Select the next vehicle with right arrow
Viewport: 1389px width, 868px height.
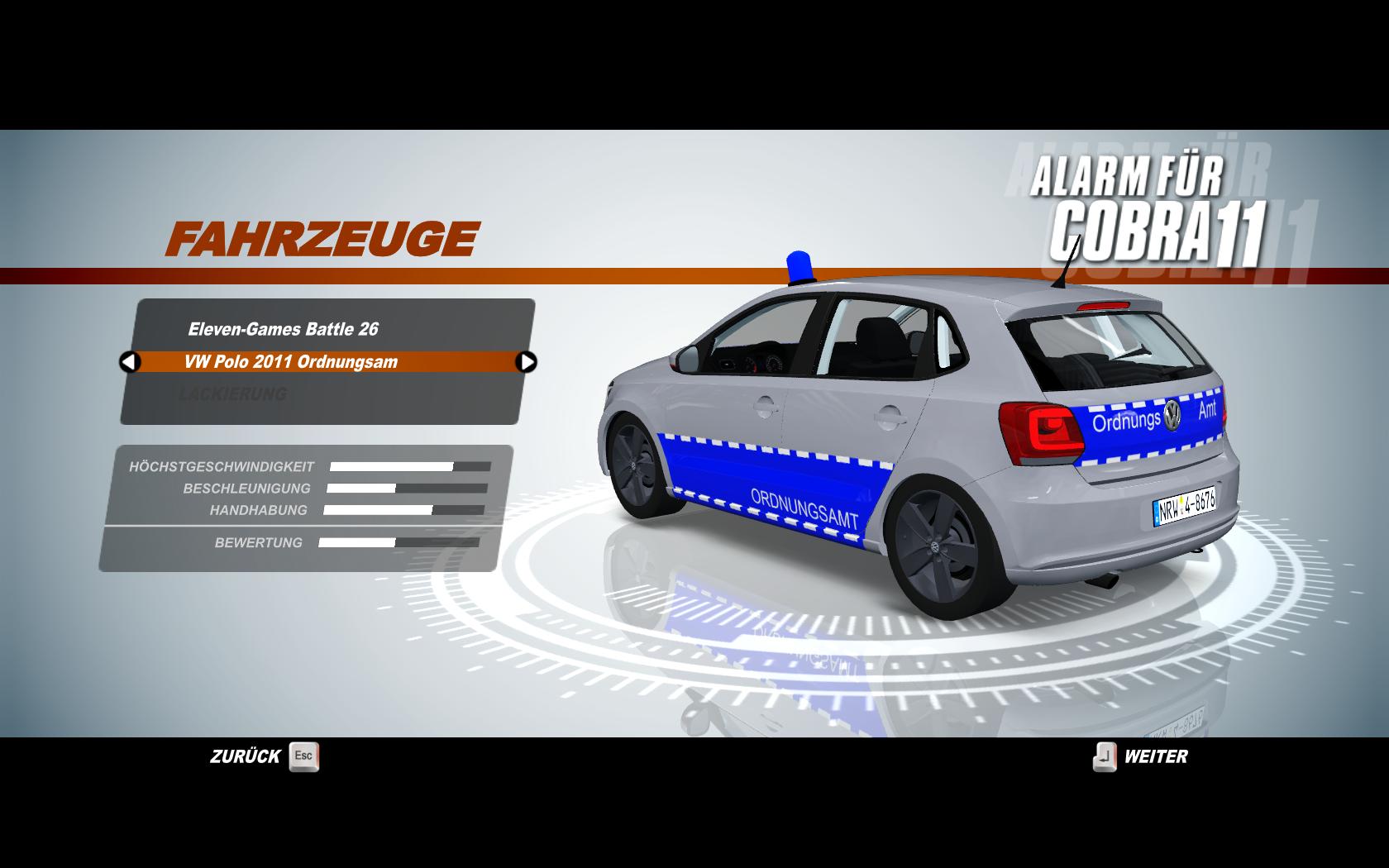pos(526,362)
